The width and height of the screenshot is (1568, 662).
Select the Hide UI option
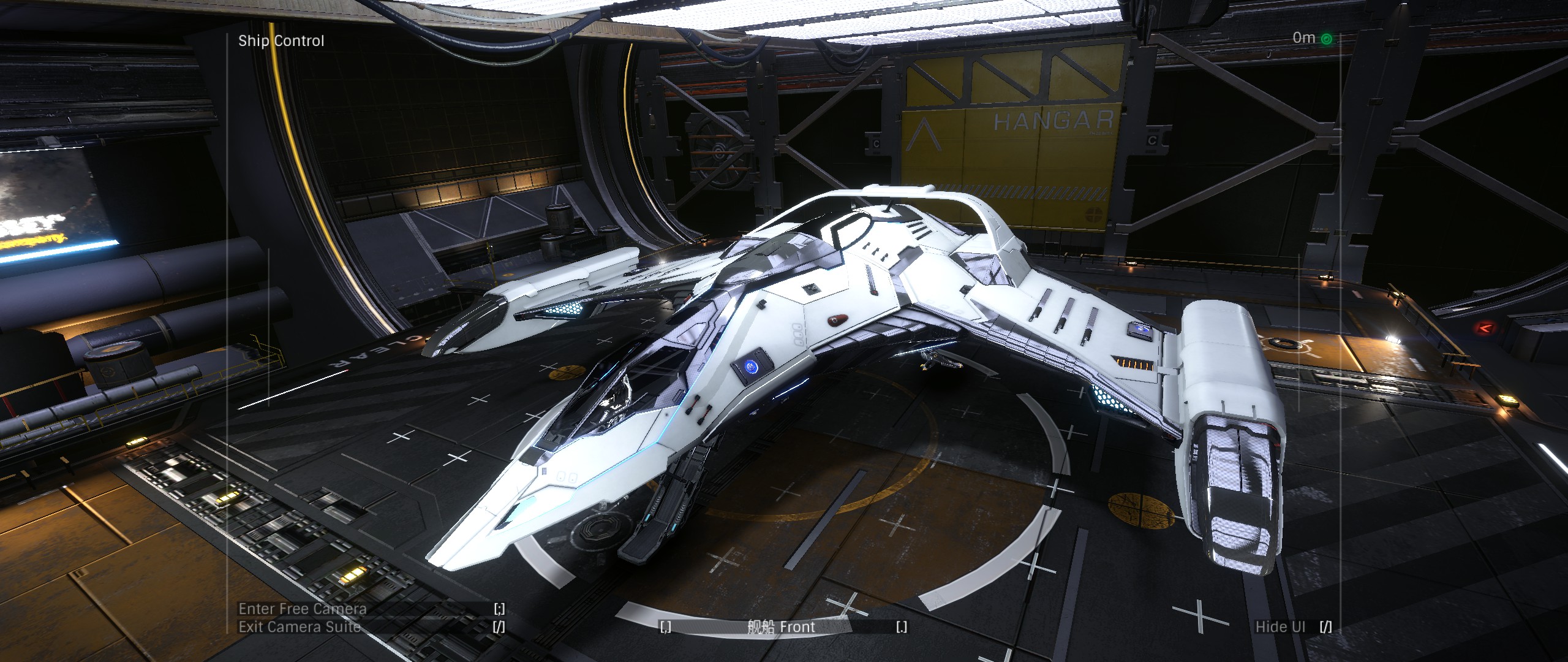click(x=1280, y=627)
